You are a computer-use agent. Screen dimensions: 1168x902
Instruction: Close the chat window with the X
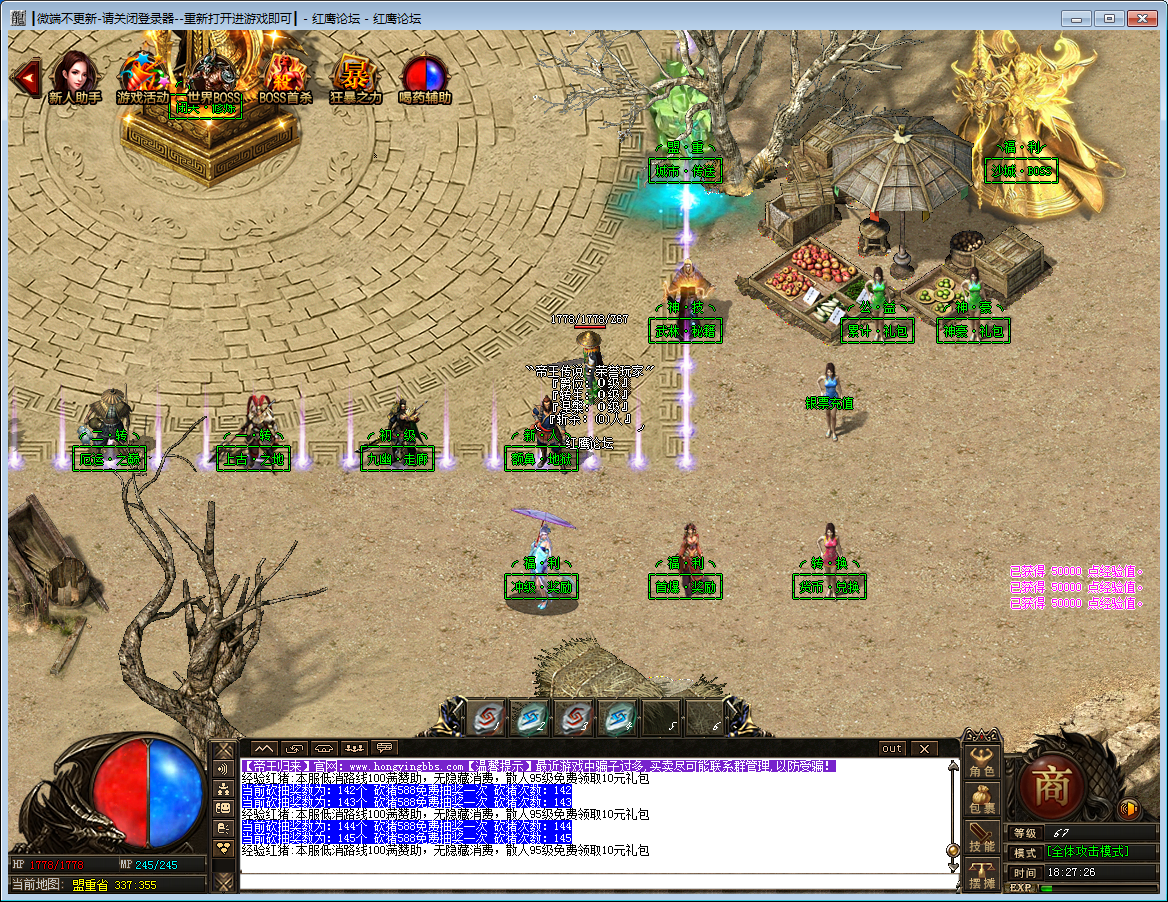924,748
